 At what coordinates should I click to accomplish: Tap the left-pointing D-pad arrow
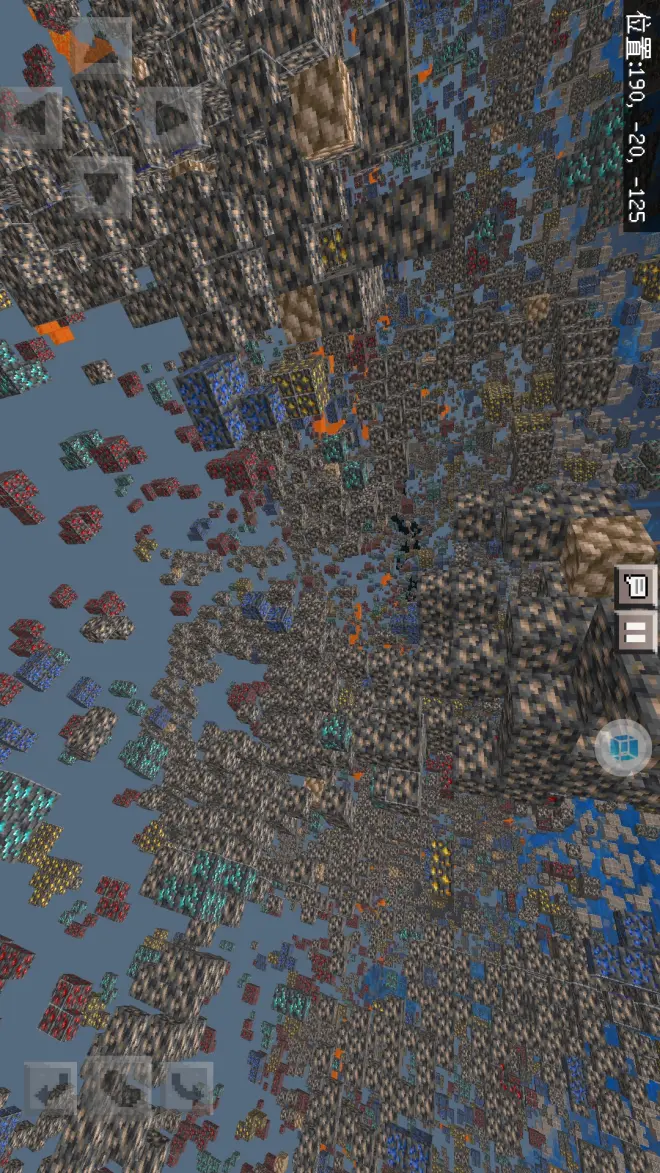tap(31, 117)
